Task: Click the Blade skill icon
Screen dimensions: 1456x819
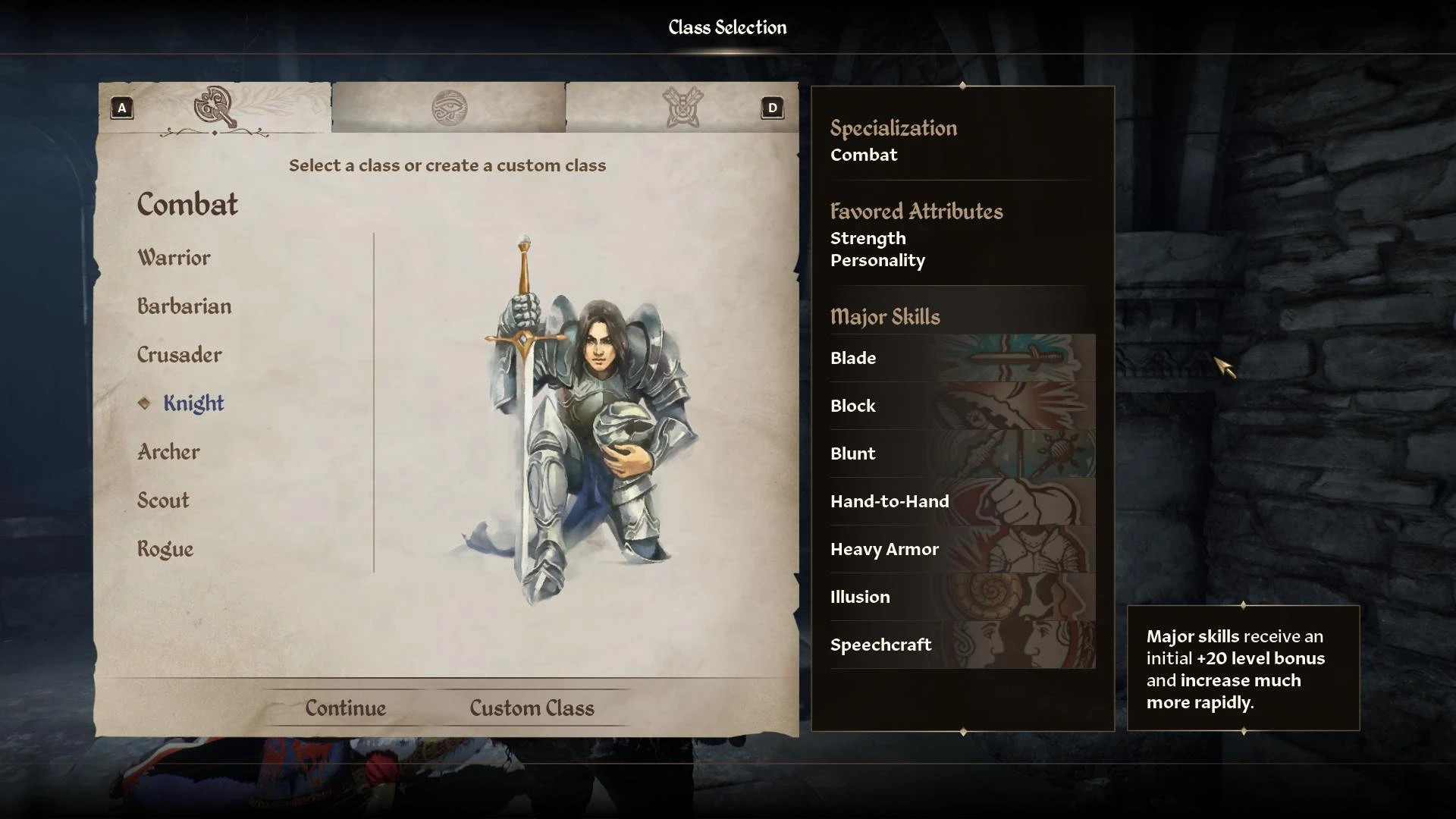Action: tap(1024, 358)
